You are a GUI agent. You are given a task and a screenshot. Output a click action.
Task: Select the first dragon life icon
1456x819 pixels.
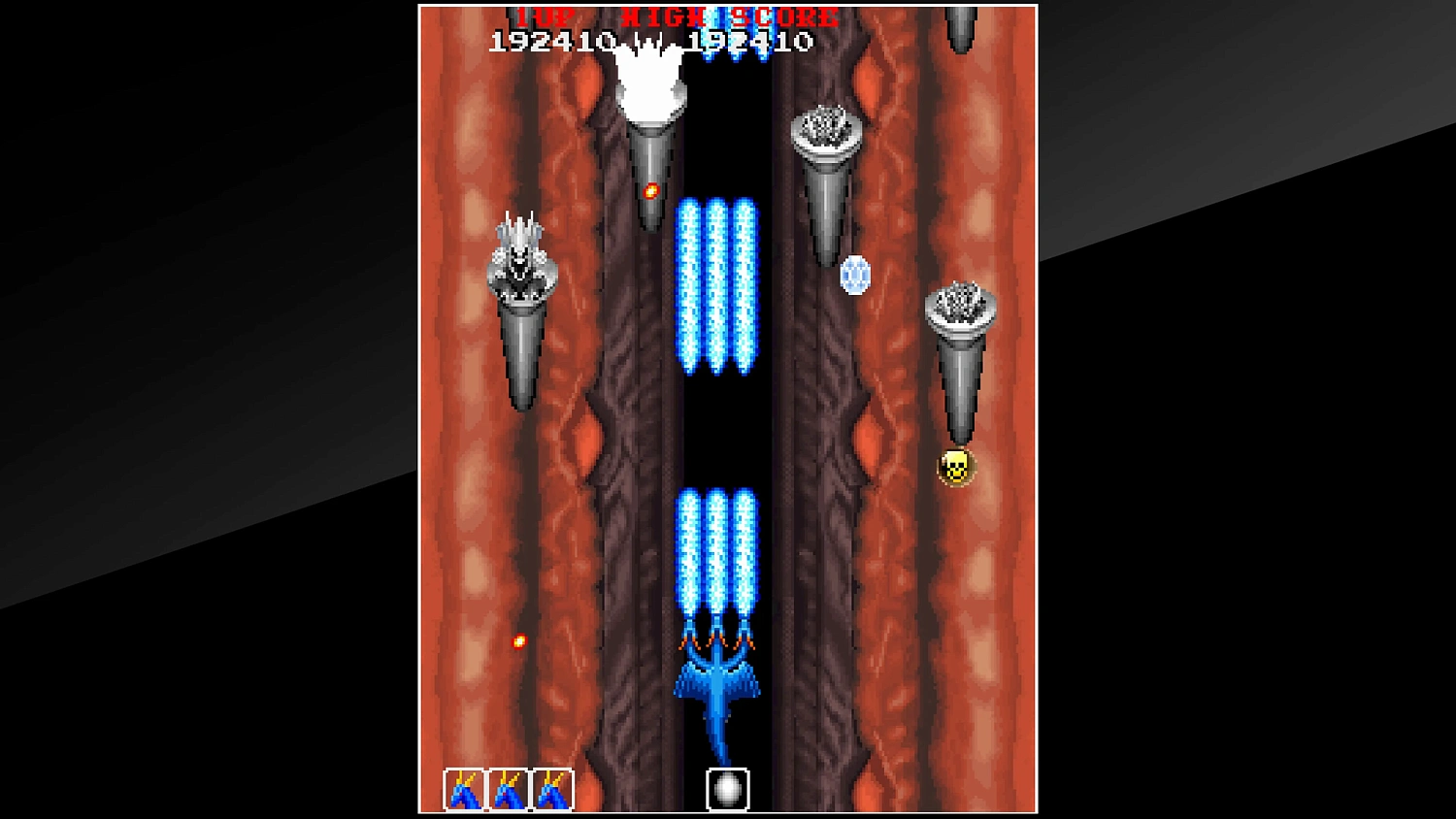[463, 788]
